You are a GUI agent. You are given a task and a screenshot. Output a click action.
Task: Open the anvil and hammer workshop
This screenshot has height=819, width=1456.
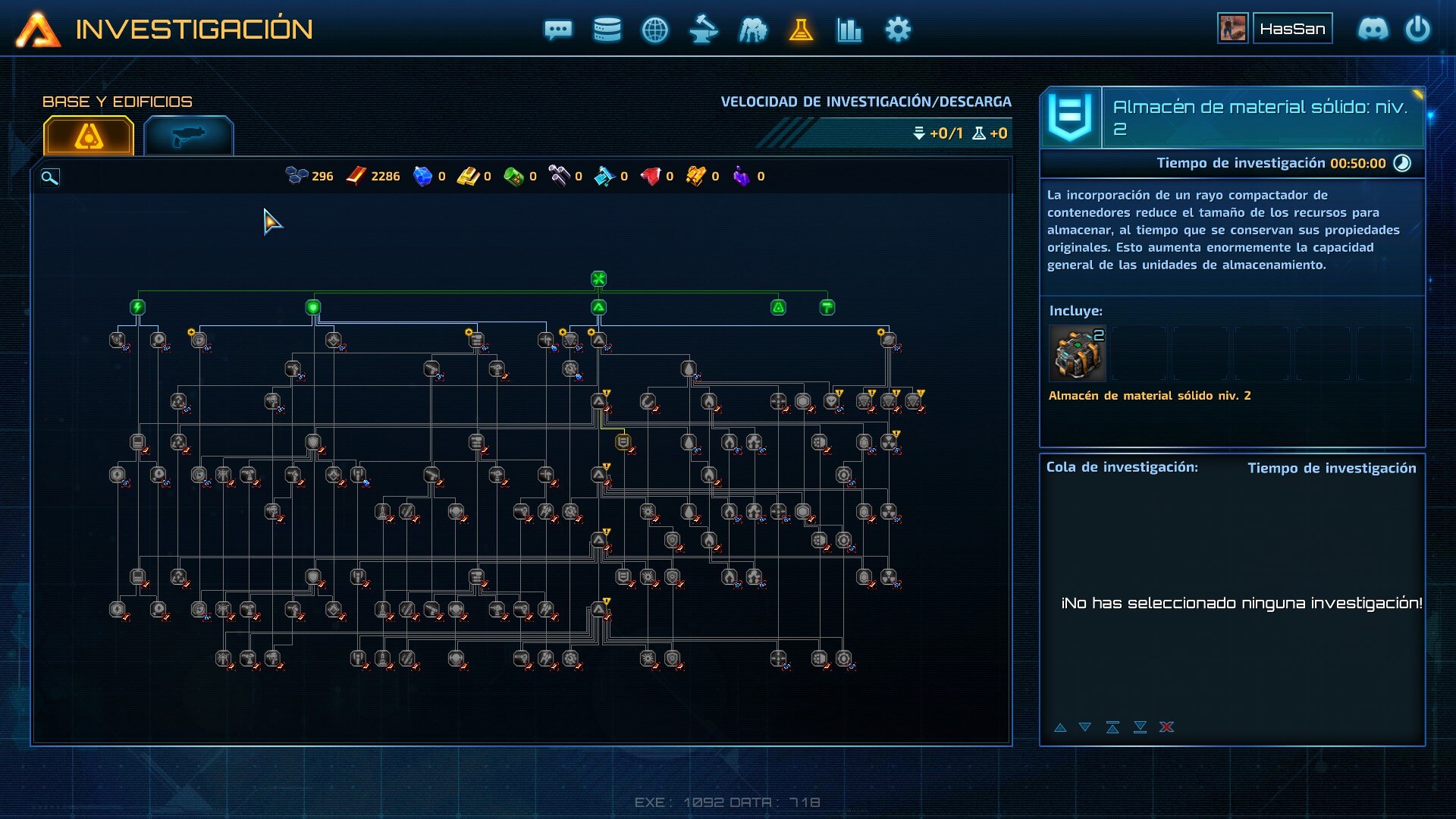704,30
